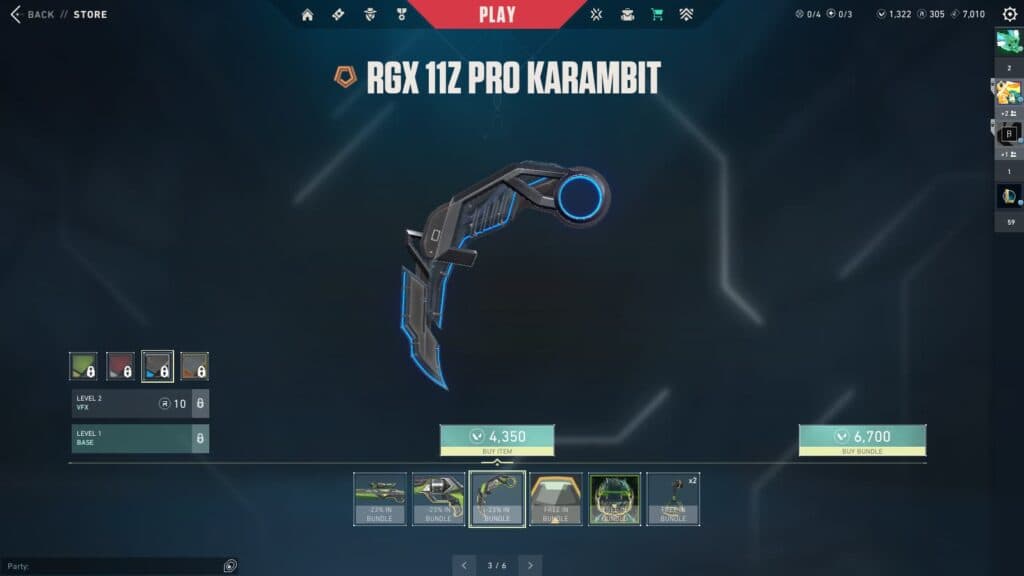Screen dimensions: 1024x576
Task: Go back using the Back button
Action: 32,14
